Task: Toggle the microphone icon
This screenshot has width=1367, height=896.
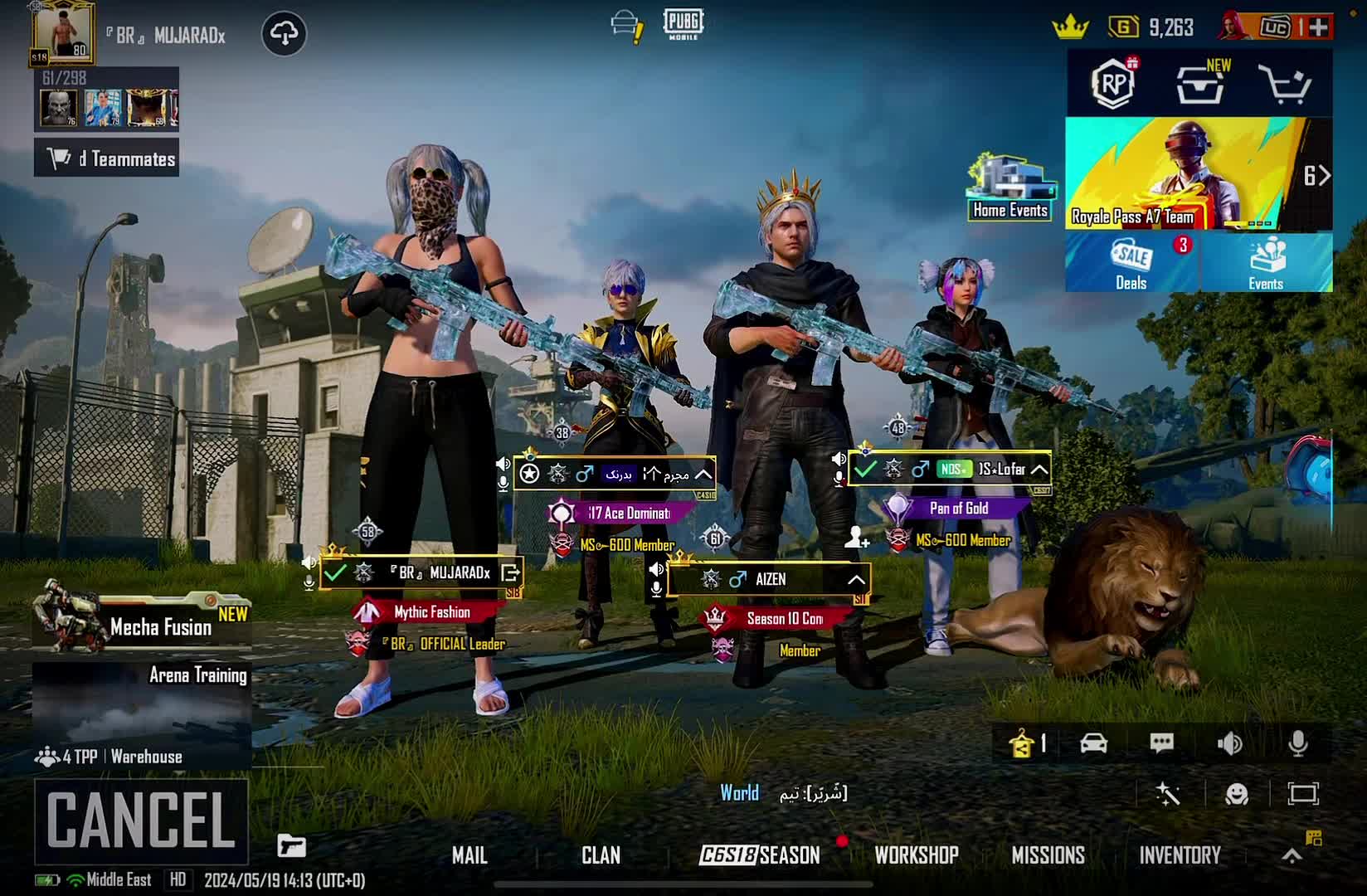Action: 1298,743
